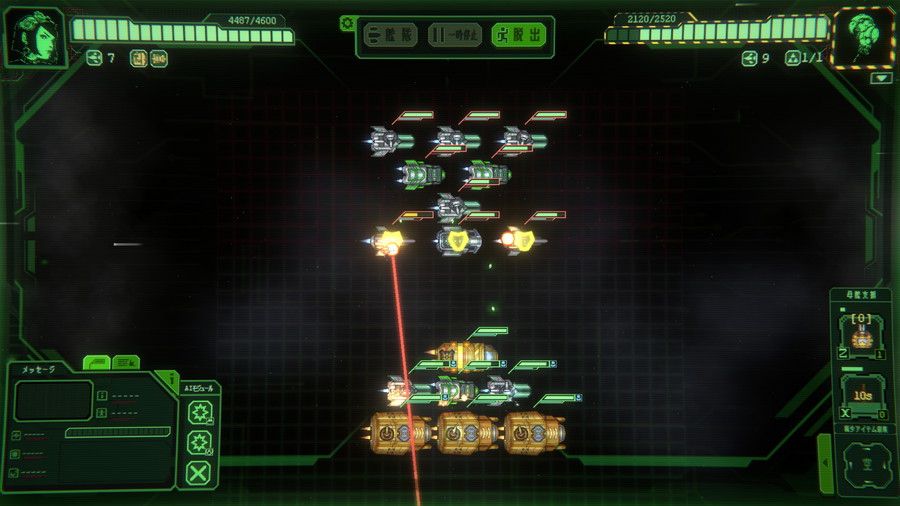Switch to the stats chart tab
The image size is (900, 506).
click(x=126, y=362)
